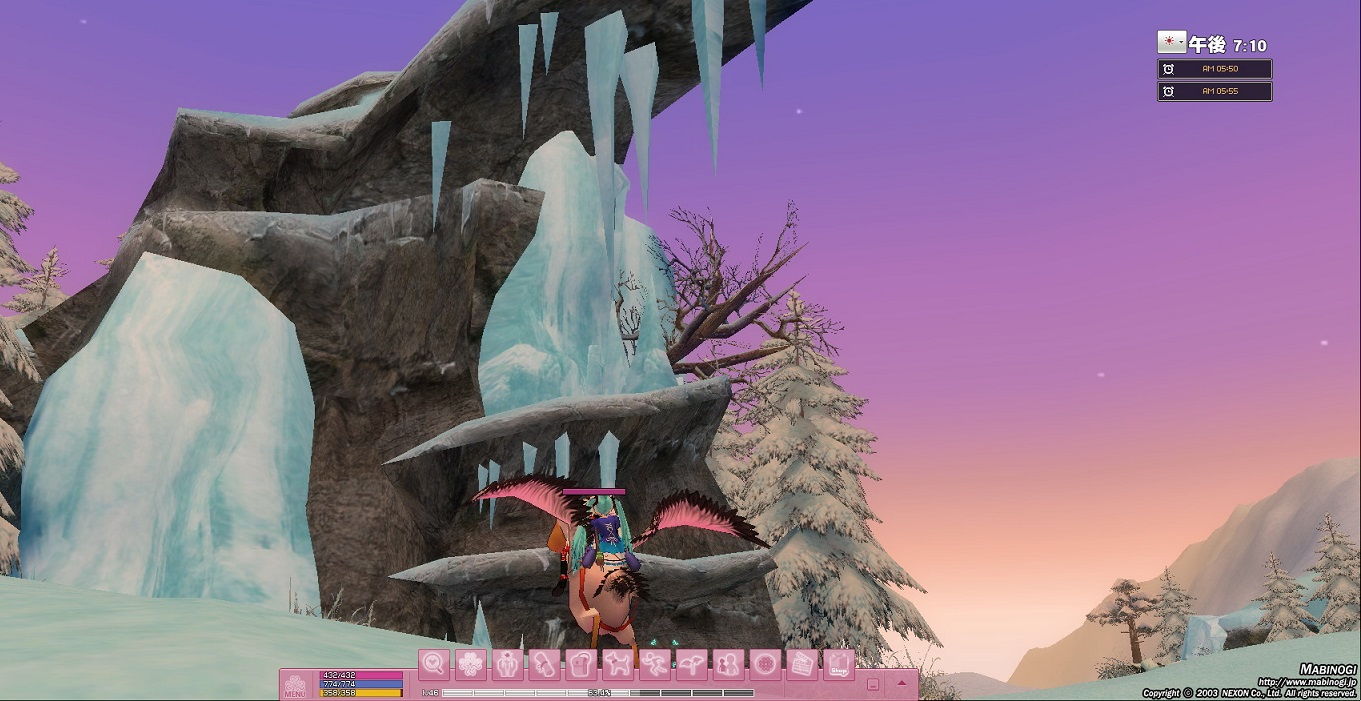Viewport: 1361px width, 701px height.
Task: Minimize the bottom toolbar with the dash button
Action: point(873,685)
